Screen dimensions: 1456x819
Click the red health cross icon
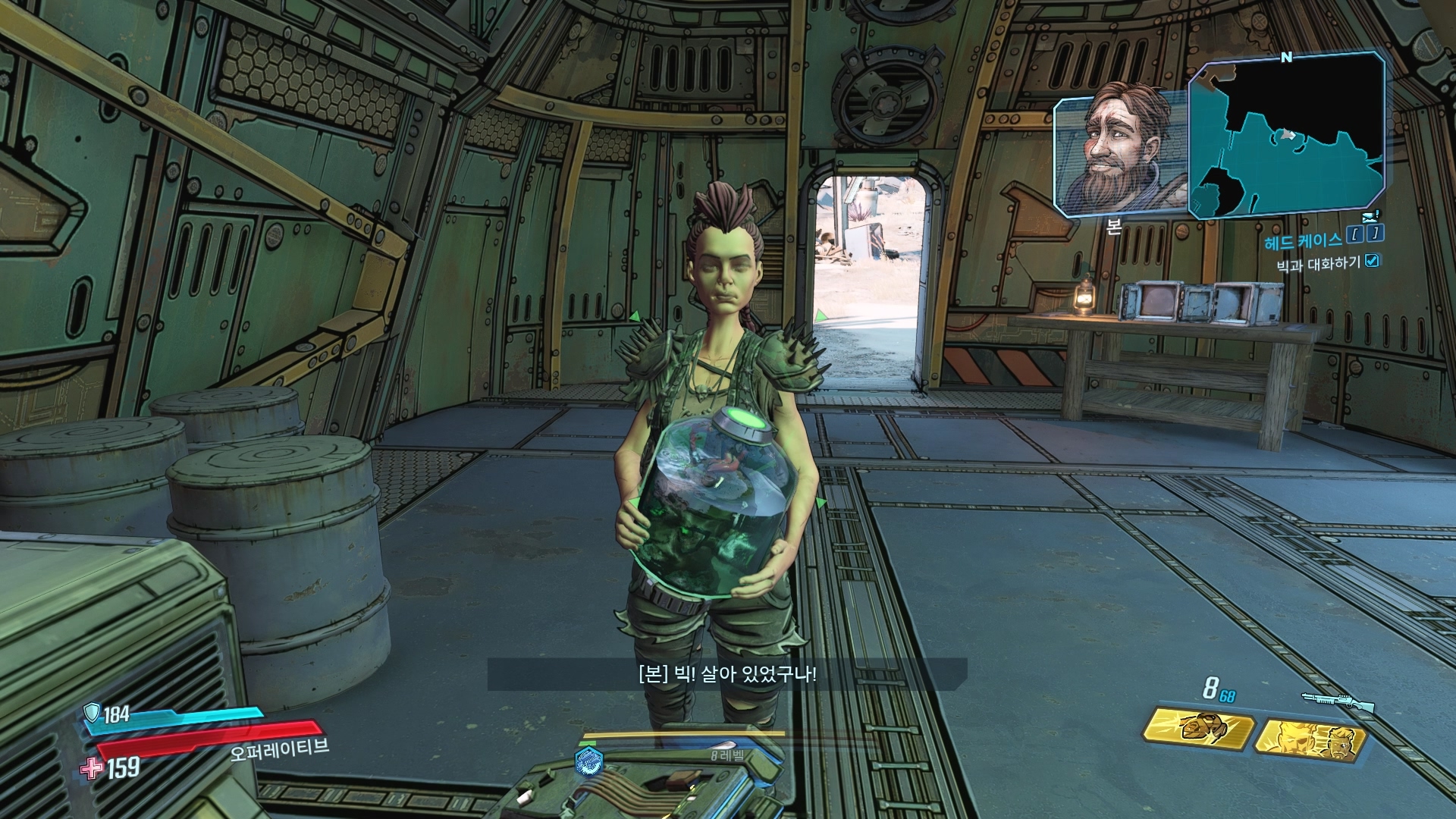92,768
